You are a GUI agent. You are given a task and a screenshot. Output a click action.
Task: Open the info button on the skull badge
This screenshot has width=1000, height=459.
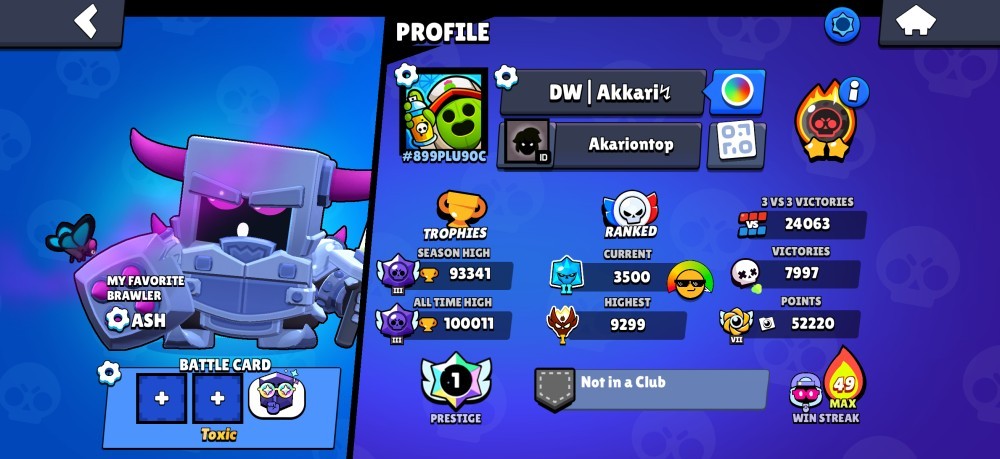pyautogui.click(x=854, y=92)
